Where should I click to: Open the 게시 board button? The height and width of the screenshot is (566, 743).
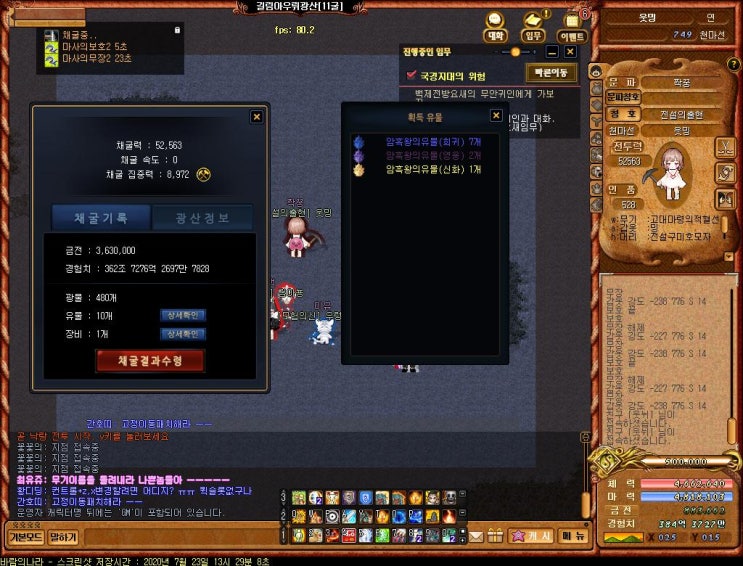(532, 536)
